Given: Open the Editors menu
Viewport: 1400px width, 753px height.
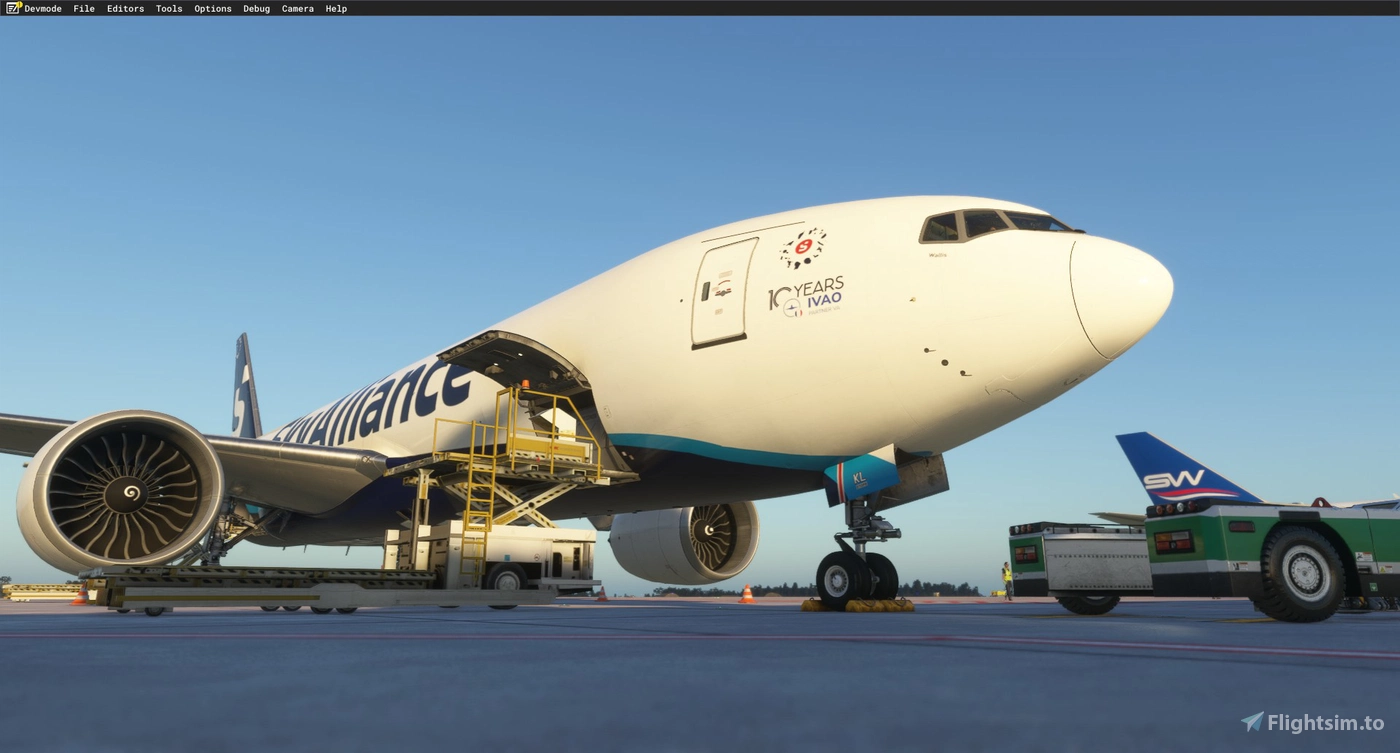Looking at the screenshot, I should 125,8.
